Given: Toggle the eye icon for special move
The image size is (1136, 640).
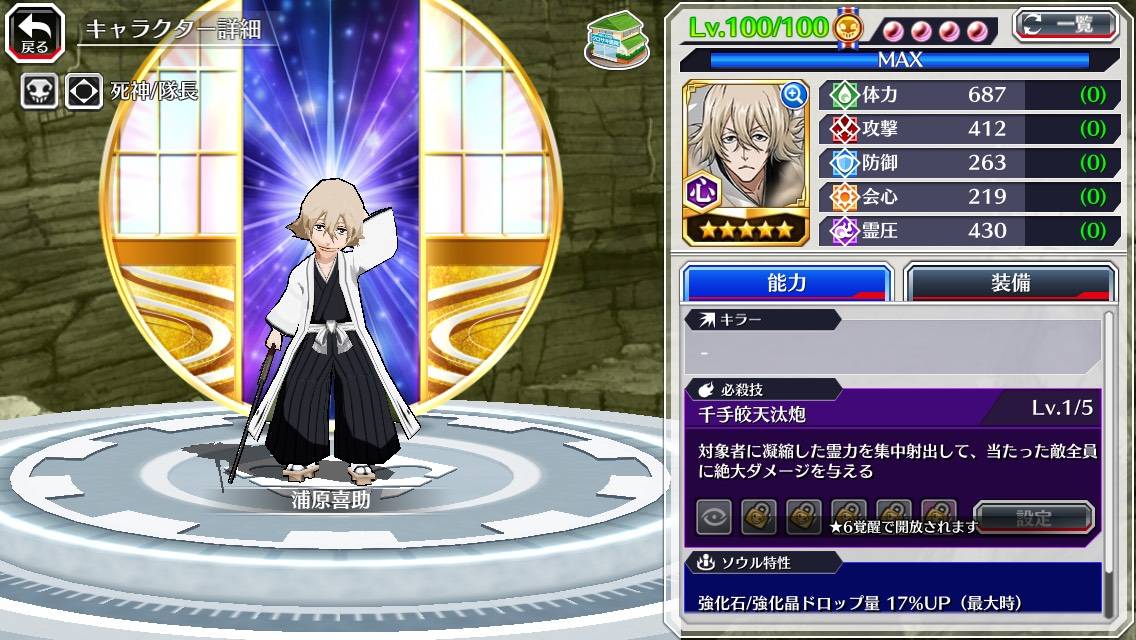Looking at the screenshot, I should tap(714, 517).
